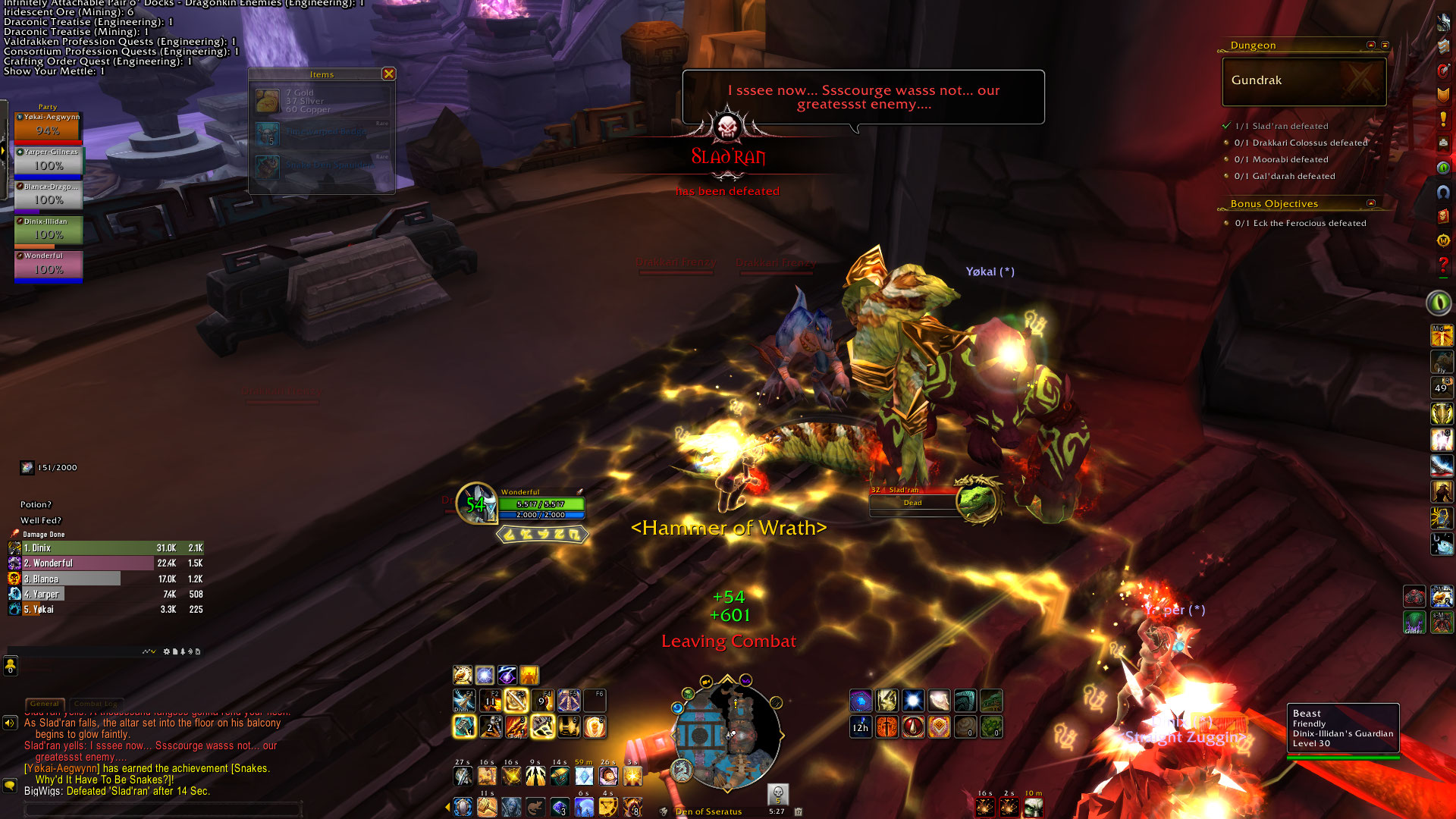
Task: Open the Adventure Guide skull book icon
Action: tap(1443, 216)
